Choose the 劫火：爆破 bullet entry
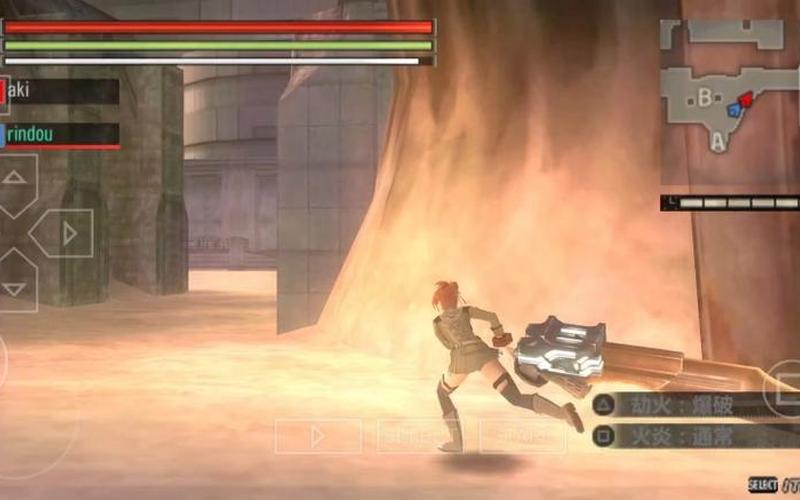This screenshot has width=800, height=500. pos(690,405)
